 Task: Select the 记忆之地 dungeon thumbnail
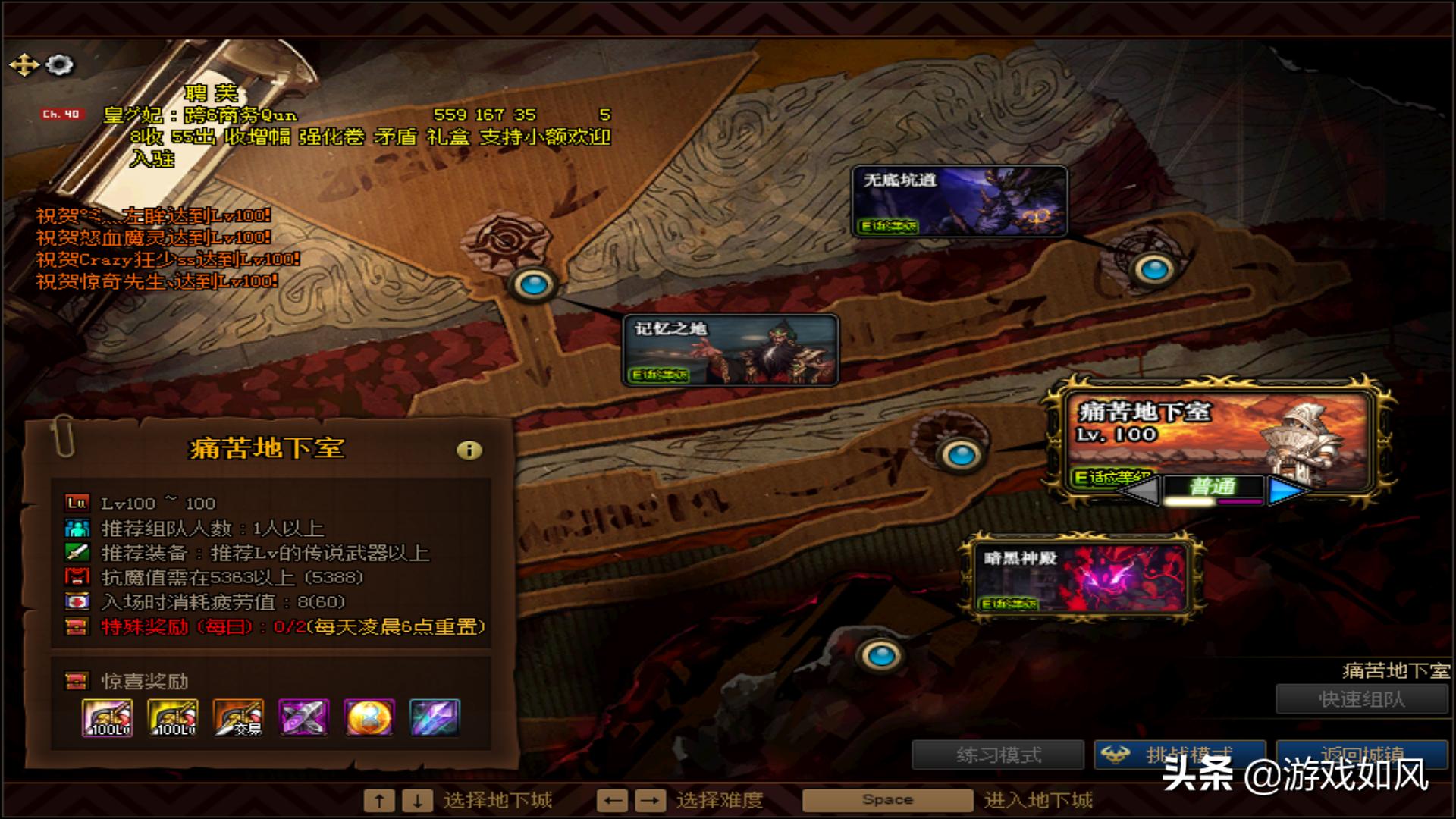[730, 349]
